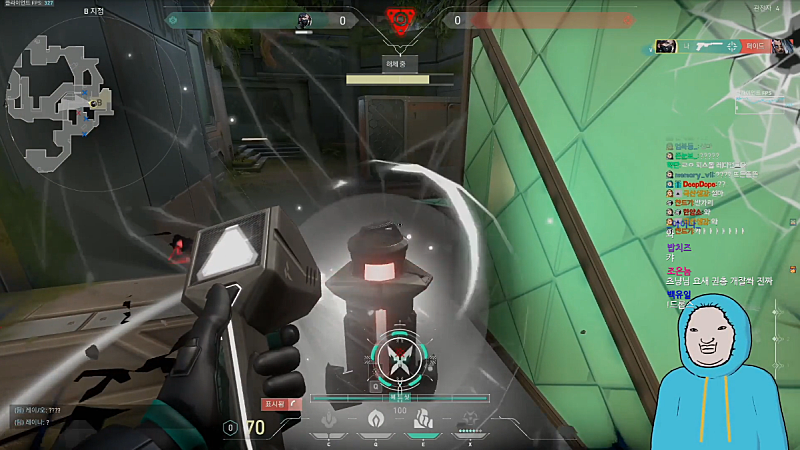Activate Jett's Cloudburst ability icon

[x=331, y=421]
